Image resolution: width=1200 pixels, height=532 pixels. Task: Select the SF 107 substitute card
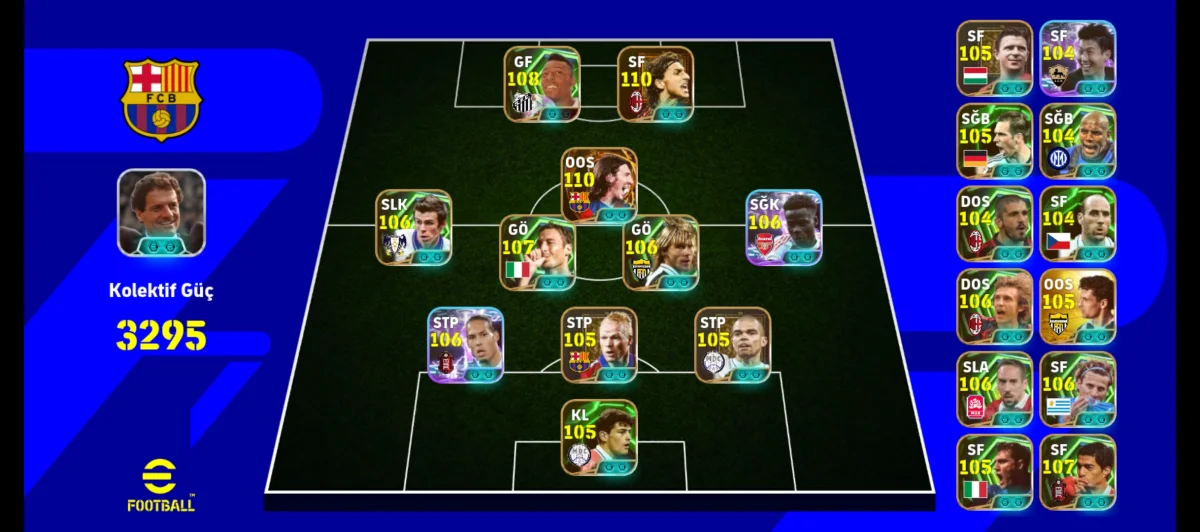click(1077, 473)
